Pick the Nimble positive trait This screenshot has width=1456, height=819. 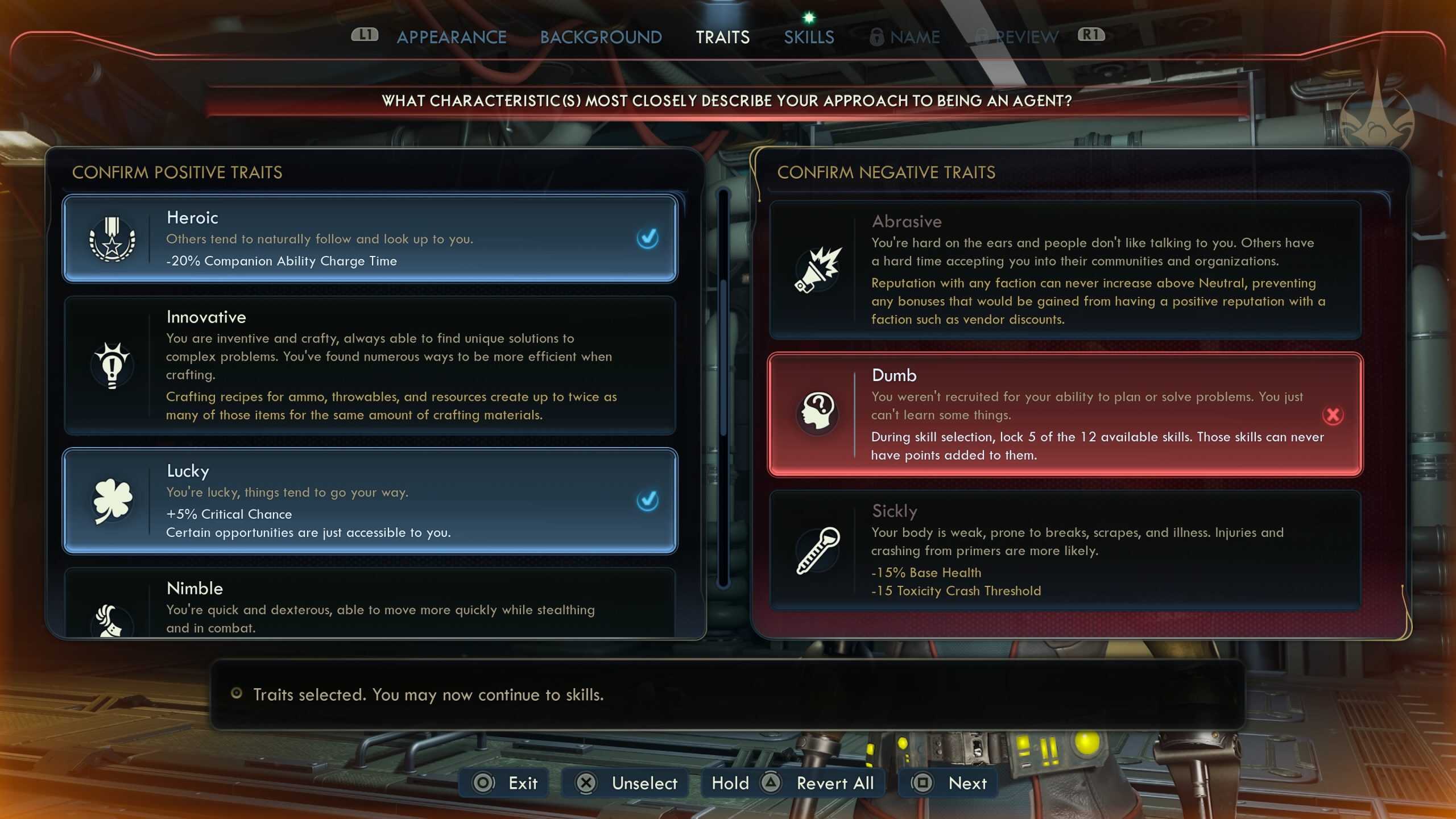(x=370, y=604)
